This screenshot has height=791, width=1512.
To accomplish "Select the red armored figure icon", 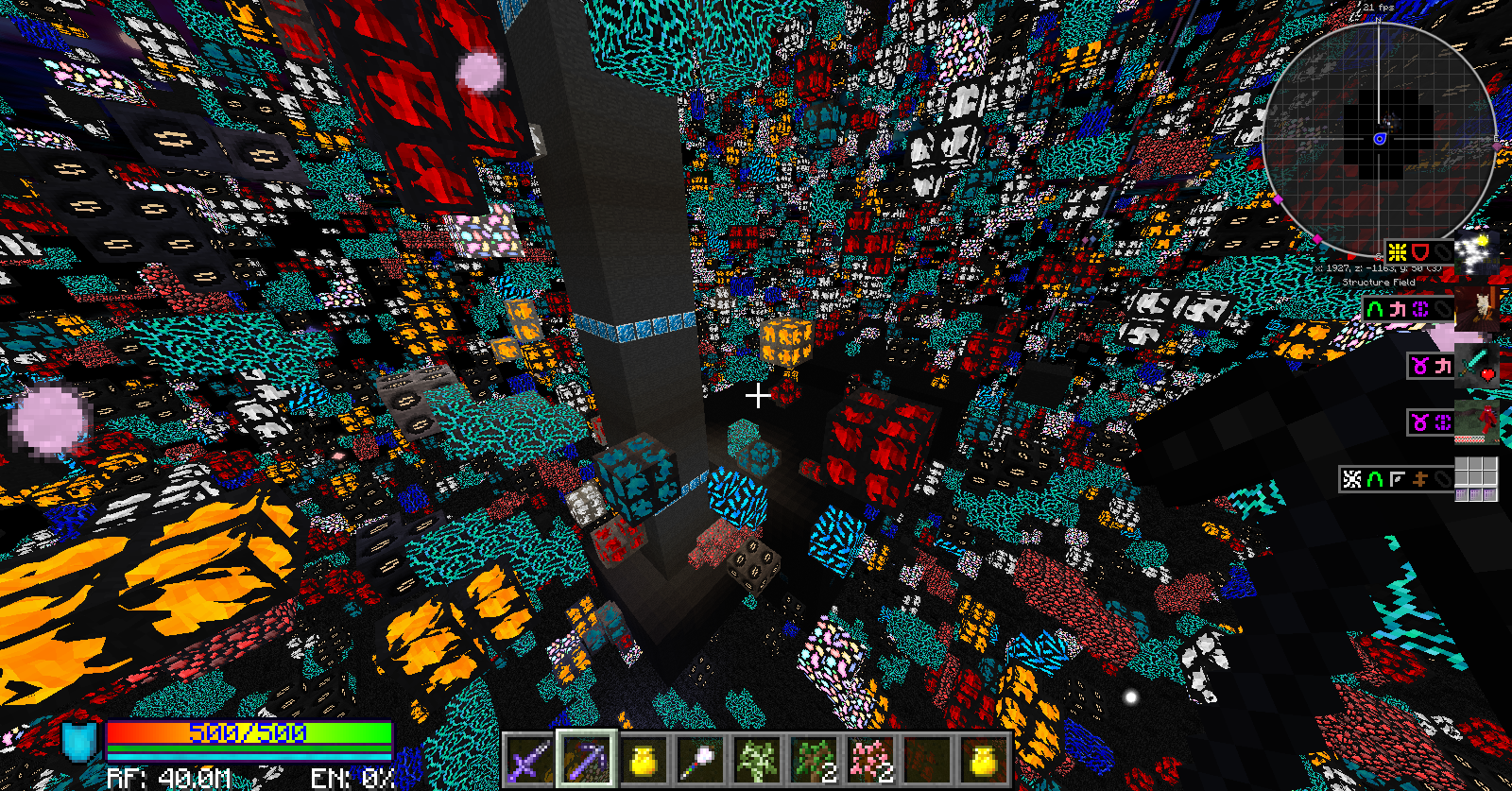I will click(x=1476, y=421).
